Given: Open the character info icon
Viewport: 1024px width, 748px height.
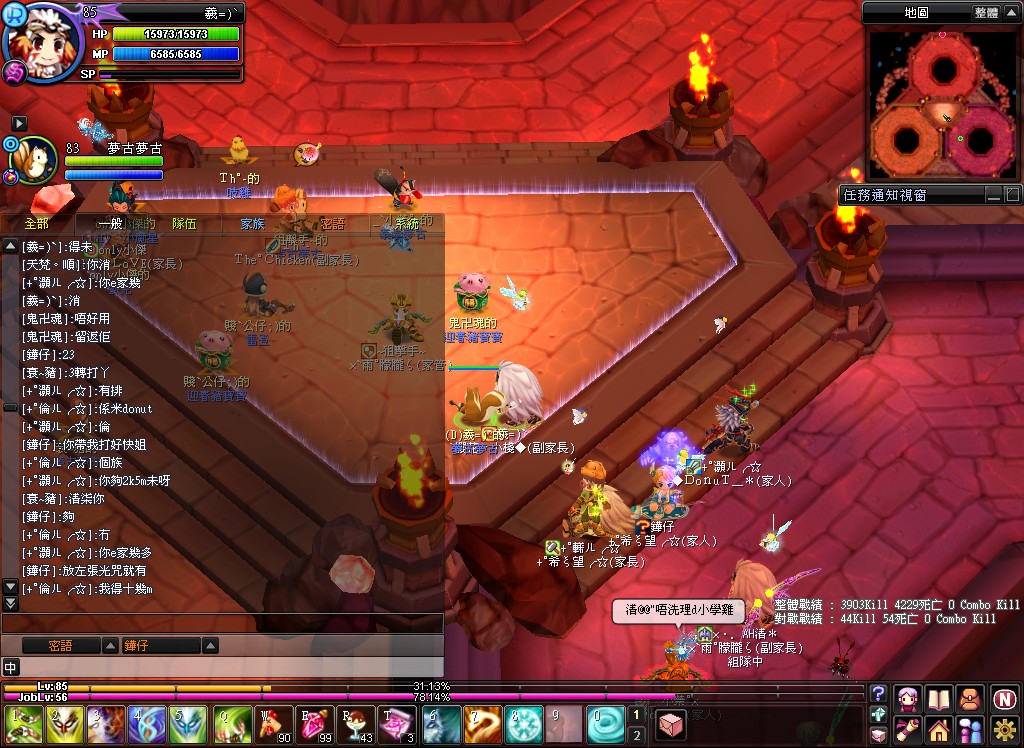Looking at the screenshot, I should tap(907, 697).
